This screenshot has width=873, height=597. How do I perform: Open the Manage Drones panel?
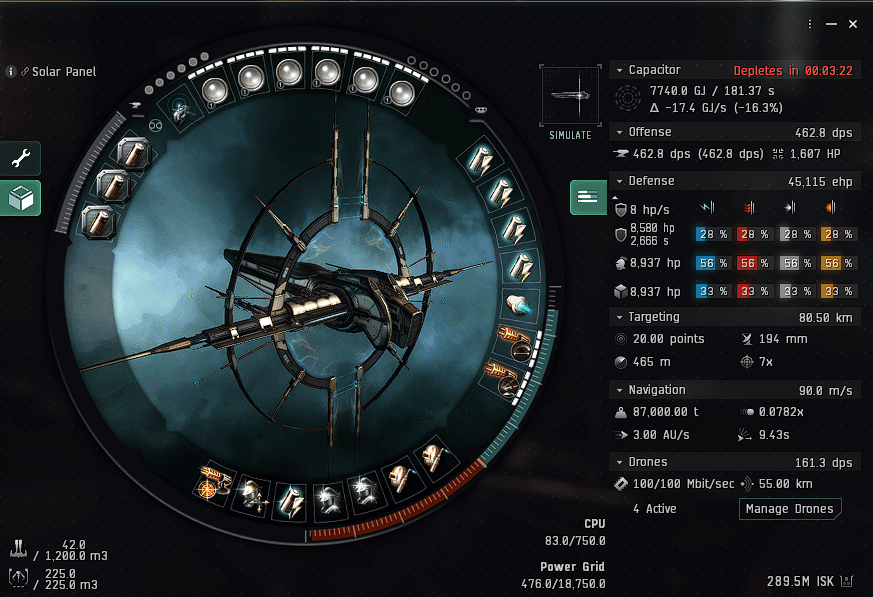[789, 509]
